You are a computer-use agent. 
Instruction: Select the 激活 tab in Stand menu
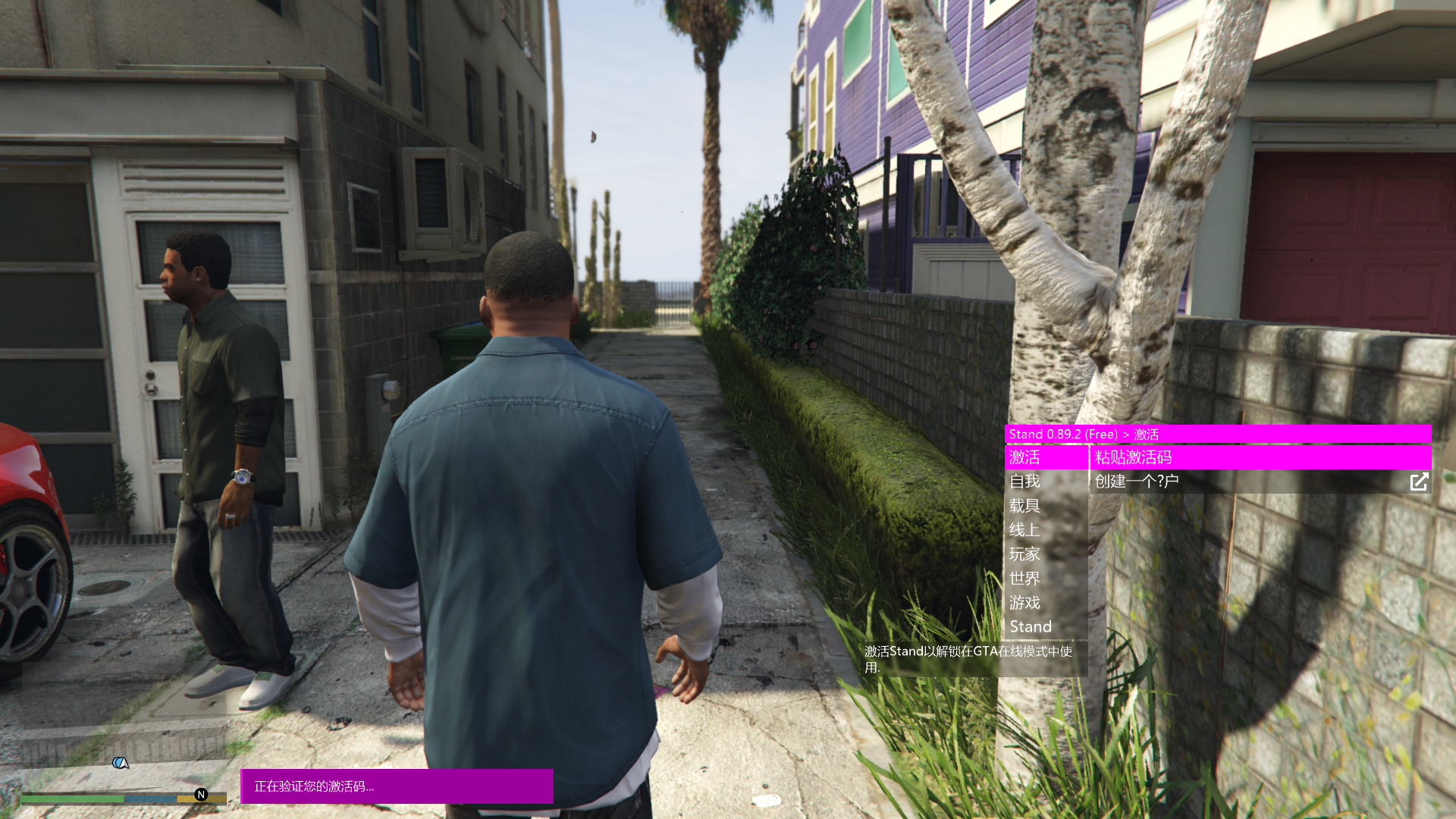click(x=1046, y=457)
